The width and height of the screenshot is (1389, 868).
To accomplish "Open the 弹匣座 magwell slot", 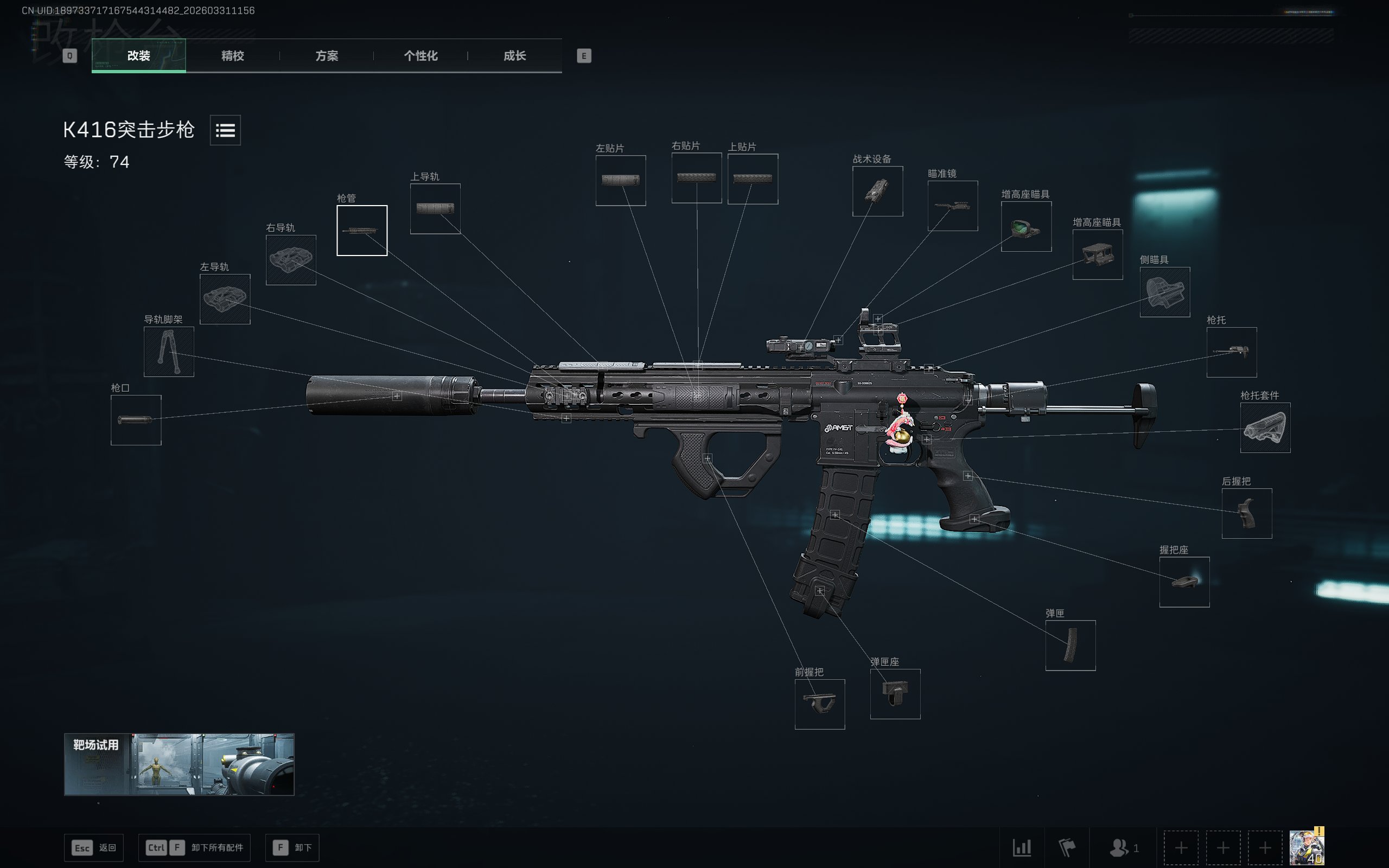I will pyautogui.click(x=895, y=693).
